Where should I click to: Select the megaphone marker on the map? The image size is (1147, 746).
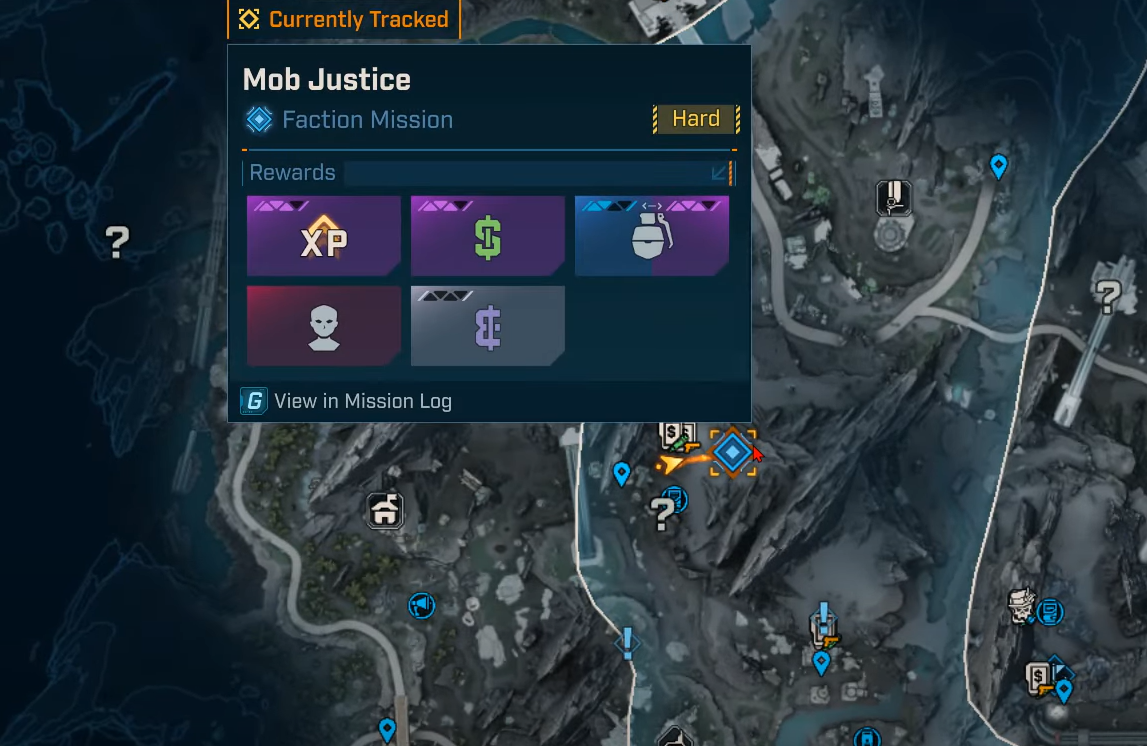422,605
